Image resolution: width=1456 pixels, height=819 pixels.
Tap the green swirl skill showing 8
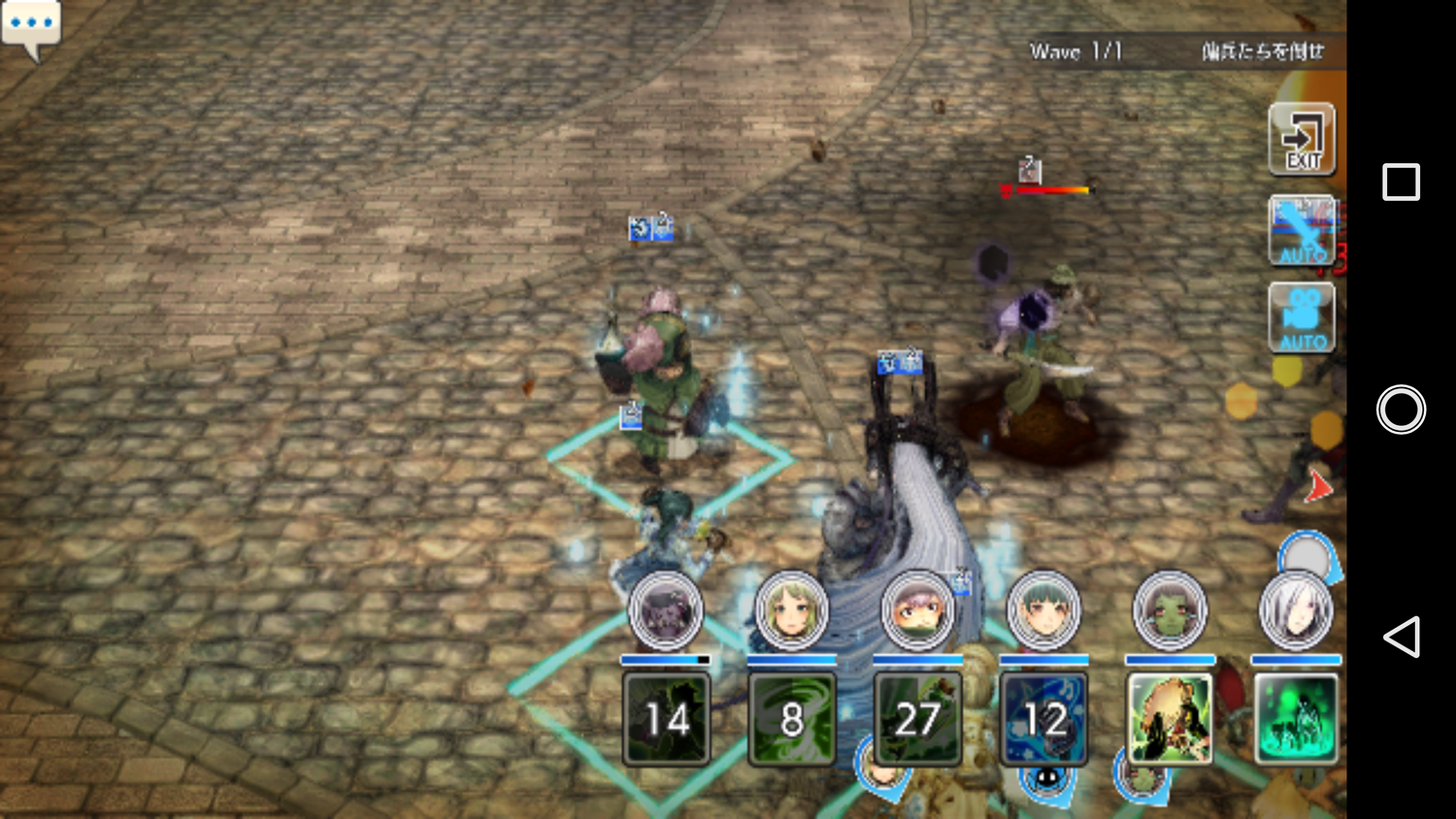click(x=792, y=719)
